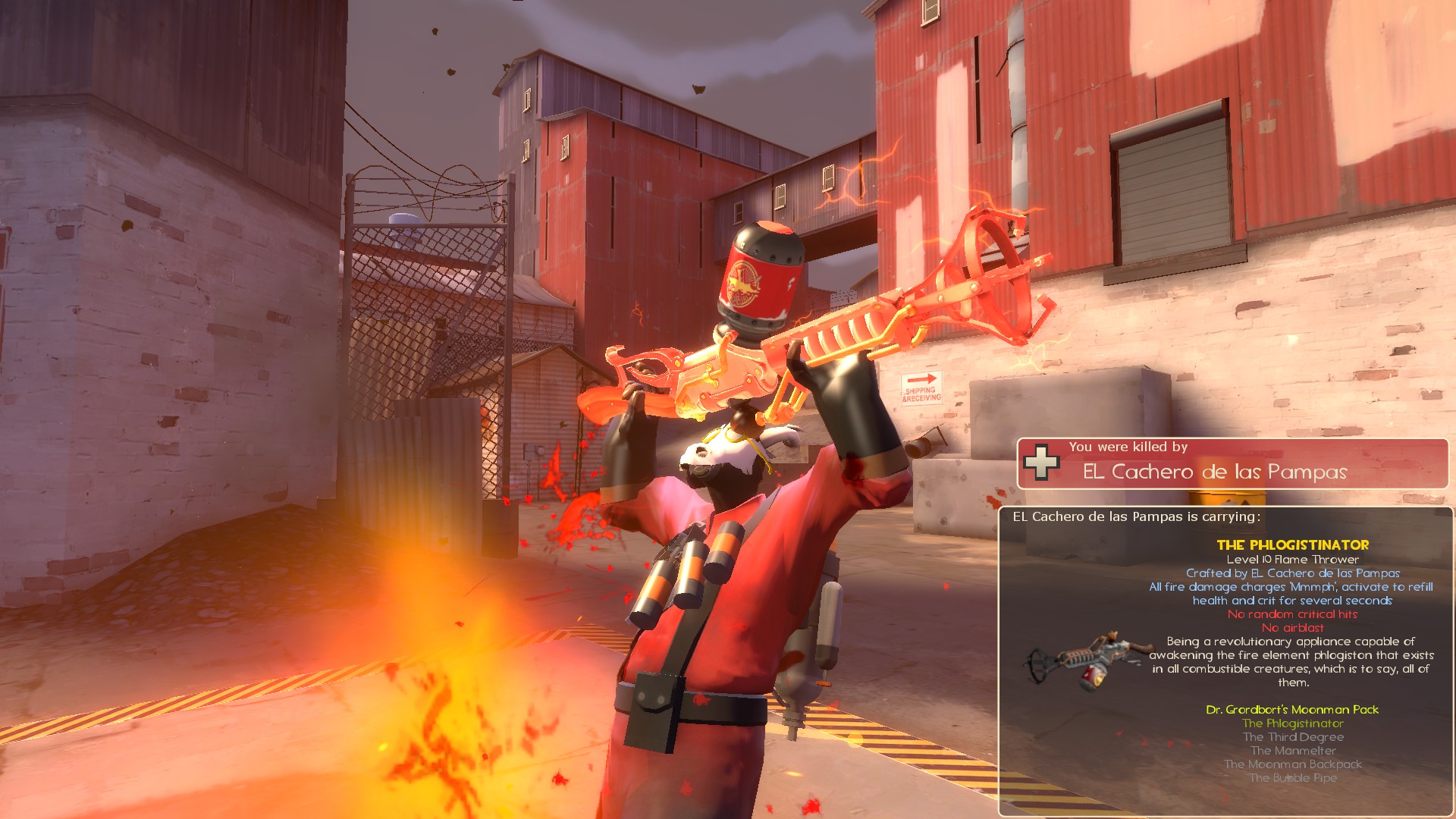Choose The Third Degree in the set list

point(1292,737)
